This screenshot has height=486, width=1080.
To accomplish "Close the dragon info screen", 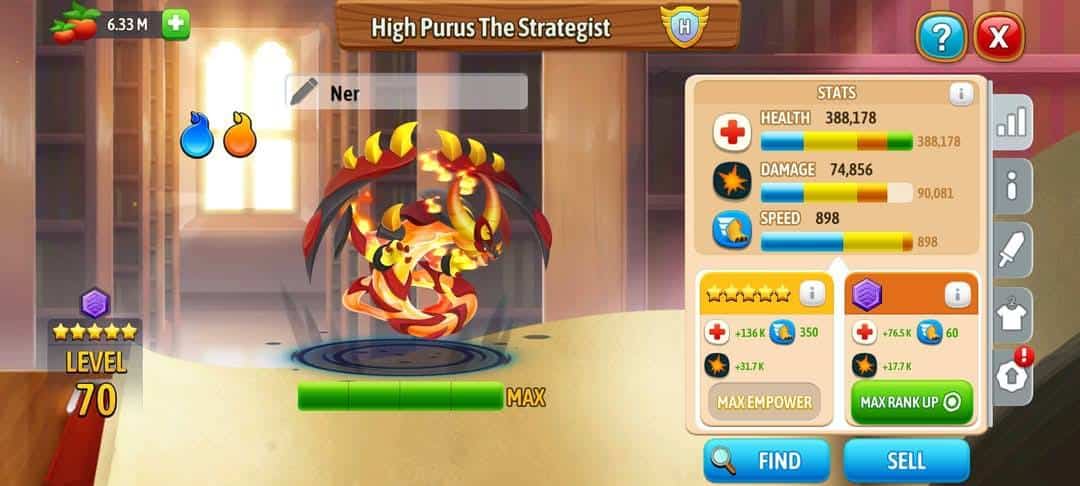I will click(x=998, y=39).
